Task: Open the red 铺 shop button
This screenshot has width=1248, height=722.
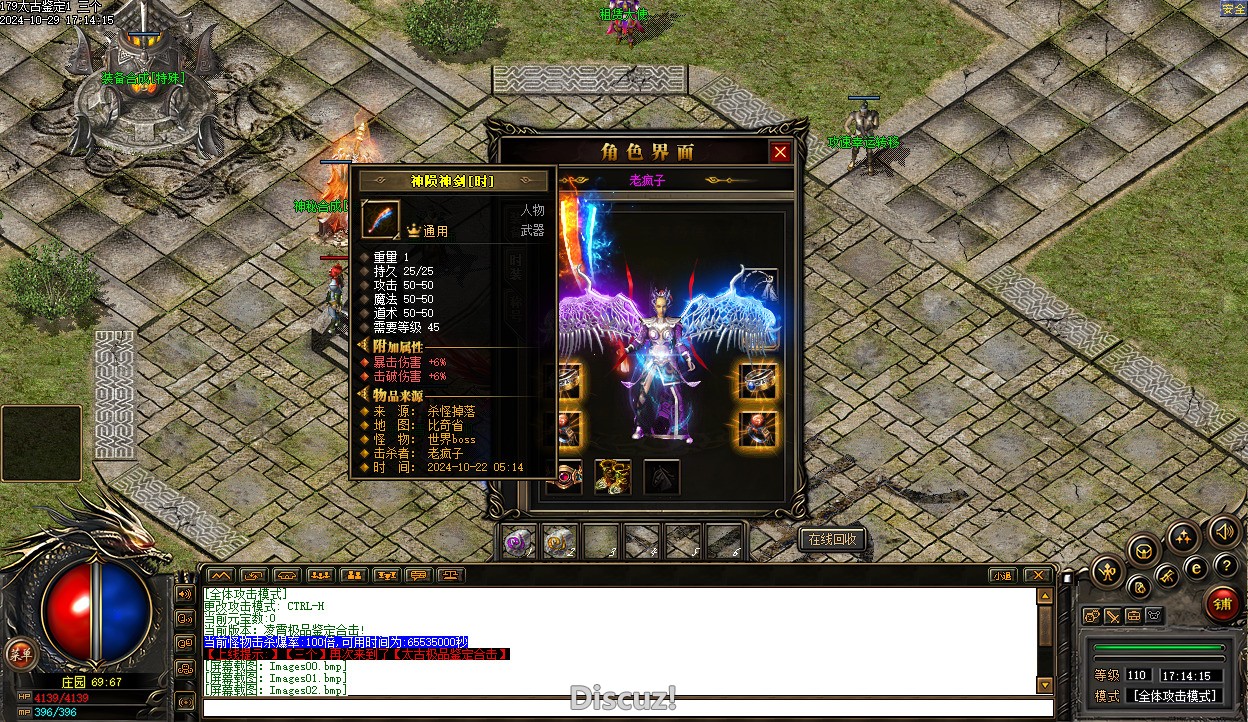Action: pos(1222,603)
